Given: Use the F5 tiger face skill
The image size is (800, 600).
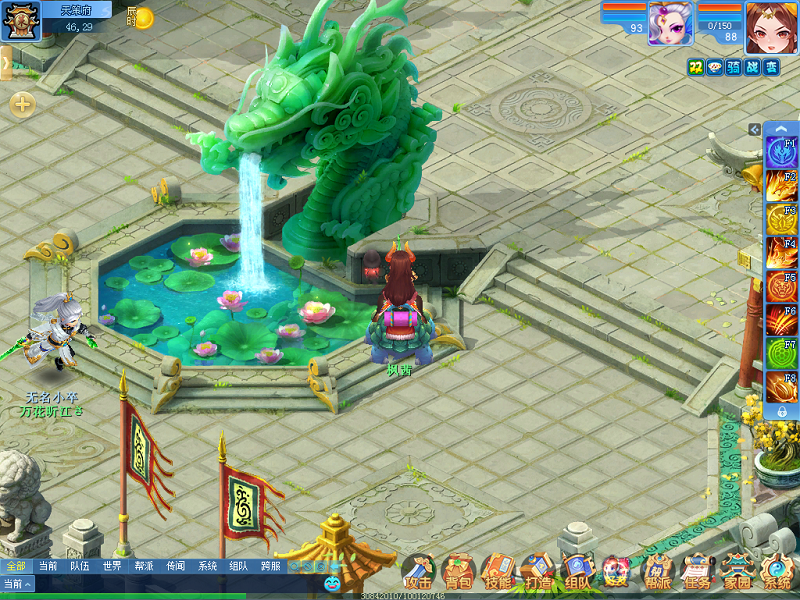Looking at the screenshot, I should (x=781, y=287).
